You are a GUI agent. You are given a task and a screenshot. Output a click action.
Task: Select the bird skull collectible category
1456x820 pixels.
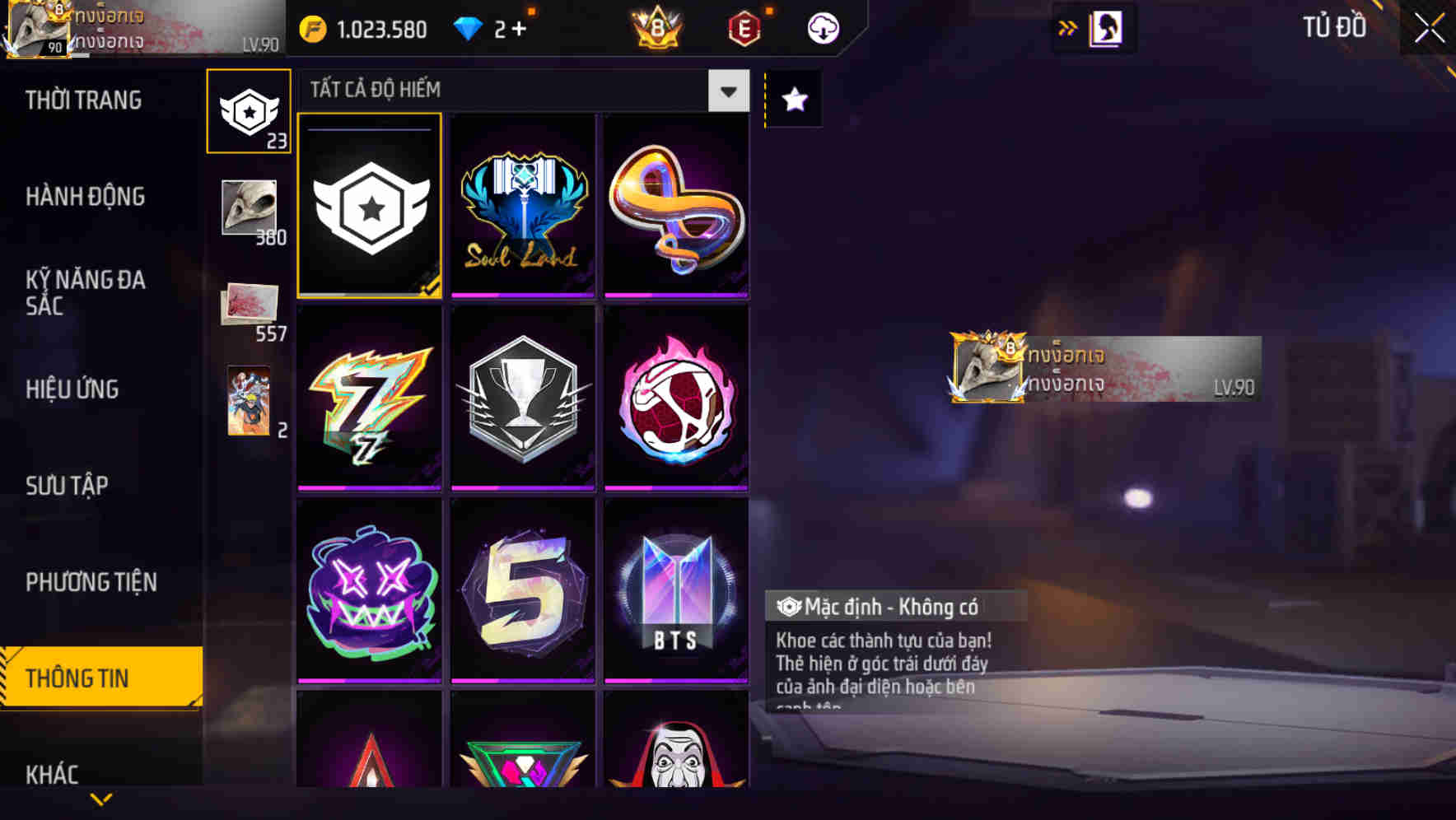[x=249, y=206]
